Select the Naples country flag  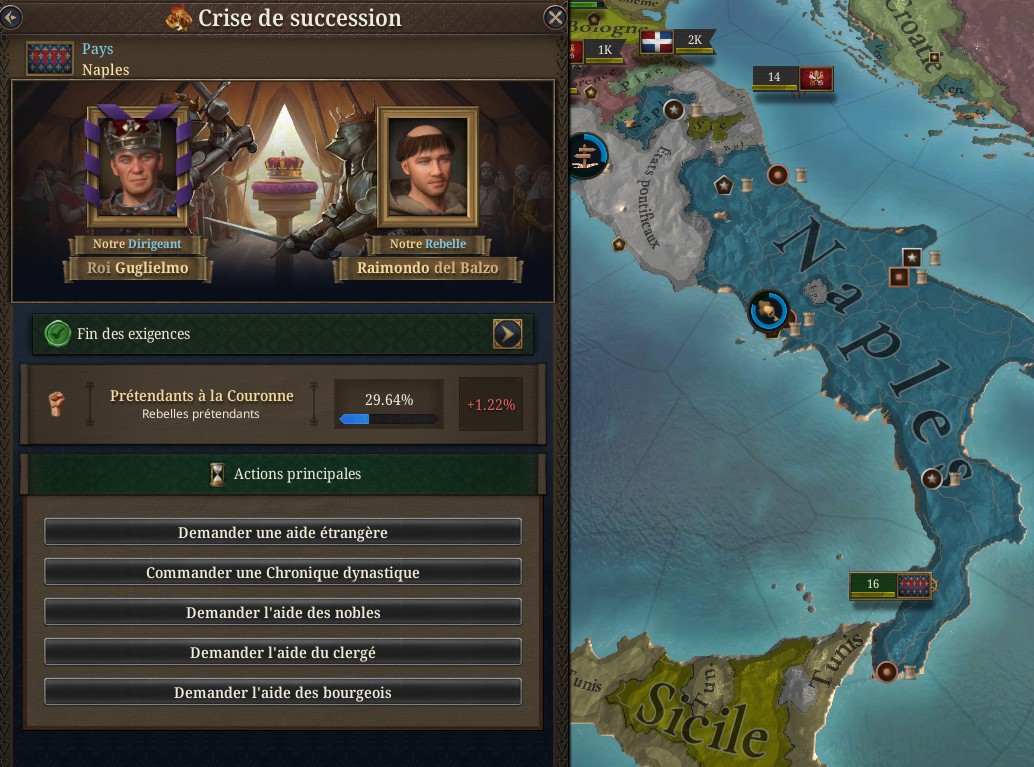coord(49,59)
